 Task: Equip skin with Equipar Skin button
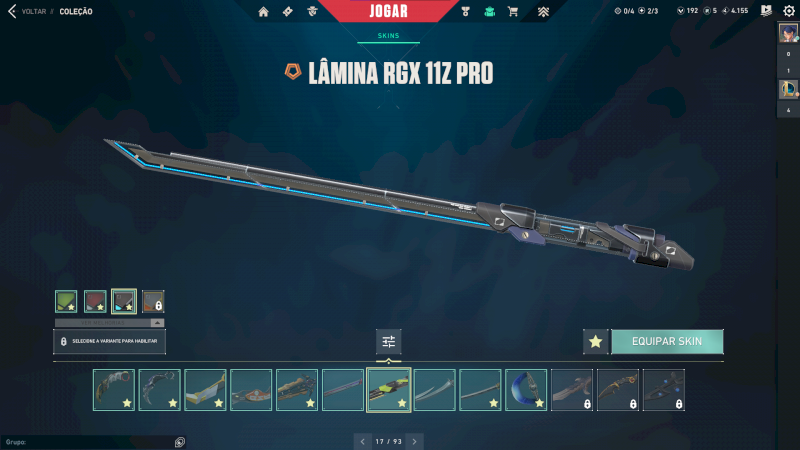pyautogui.click(x=667, y=342)
